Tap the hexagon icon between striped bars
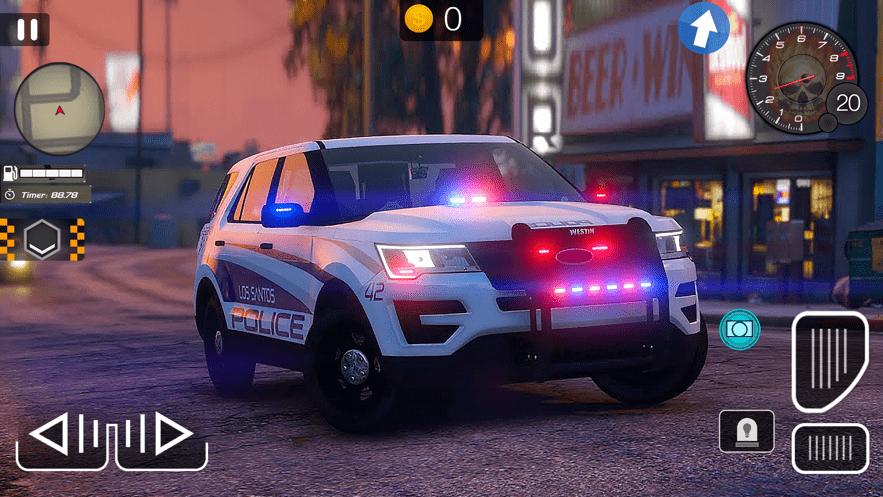 point(42,239)
